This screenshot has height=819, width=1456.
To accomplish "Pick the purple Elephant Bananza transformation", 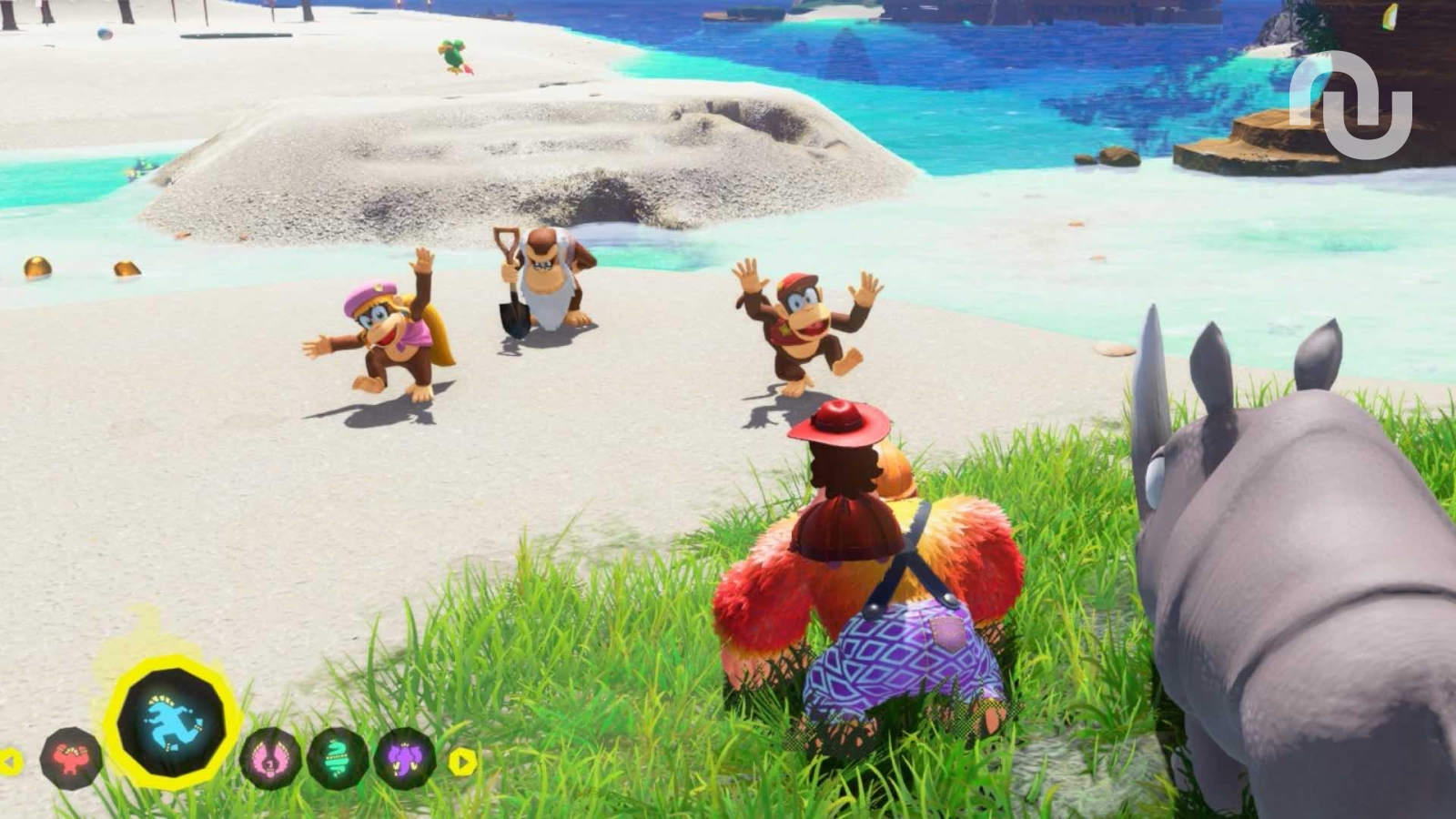I will [x=405, y=757].
